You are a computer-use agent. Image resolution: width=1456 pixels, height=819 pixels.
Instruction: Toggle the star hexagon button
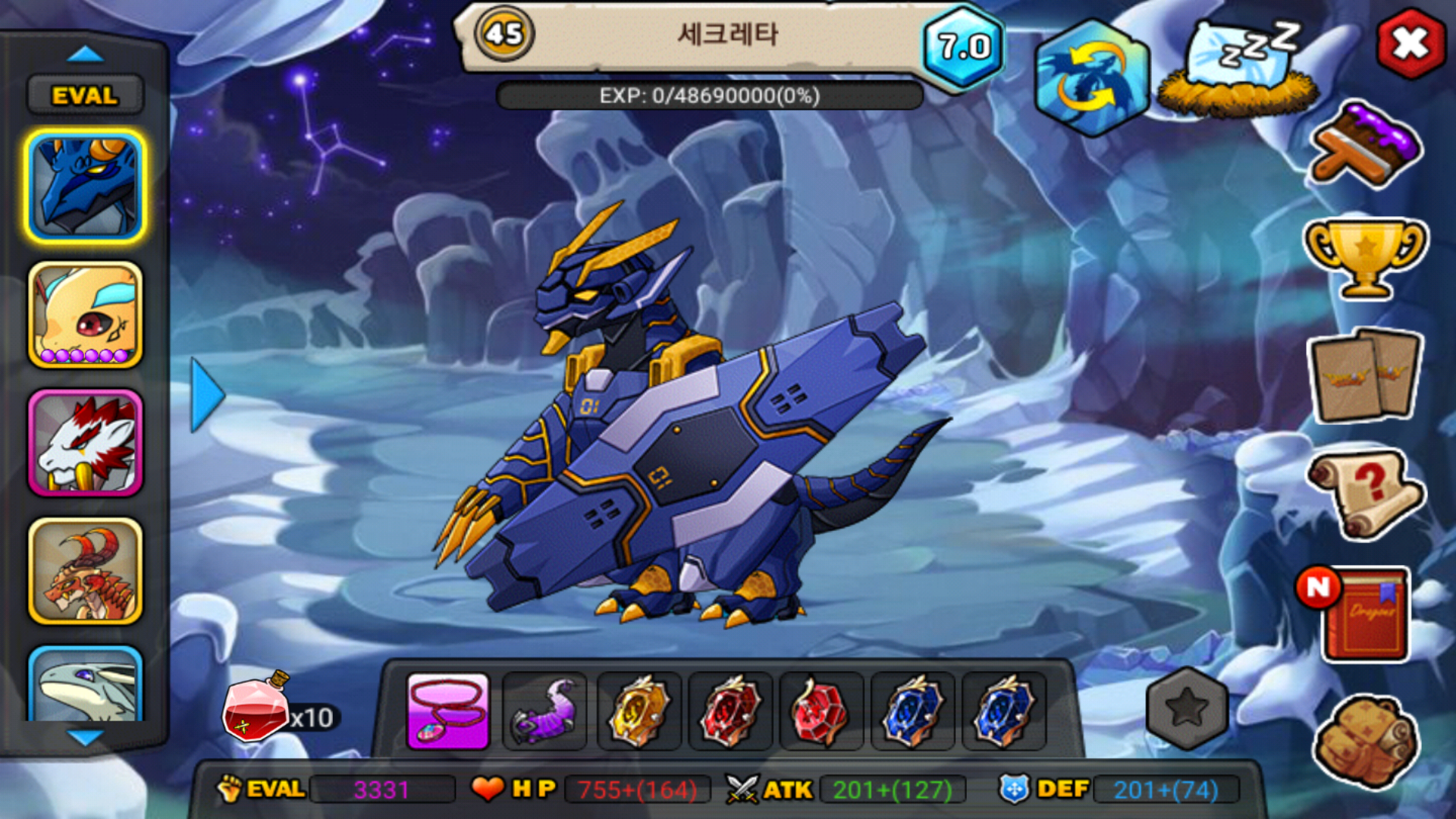pos(1186,708)
